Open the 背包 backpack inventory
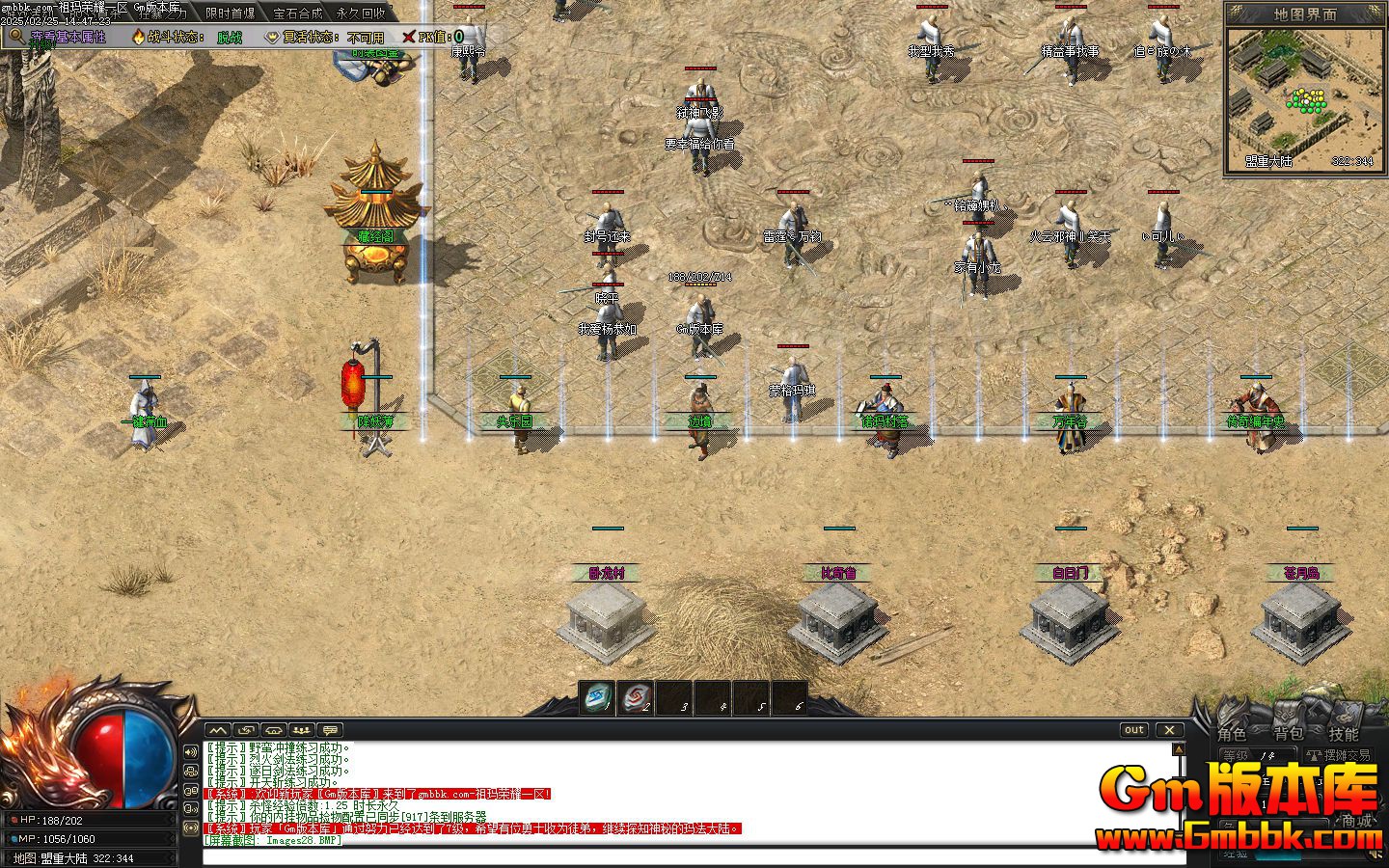The width and height of the screenshot is (1389, 868). (x=1288, y=734)
